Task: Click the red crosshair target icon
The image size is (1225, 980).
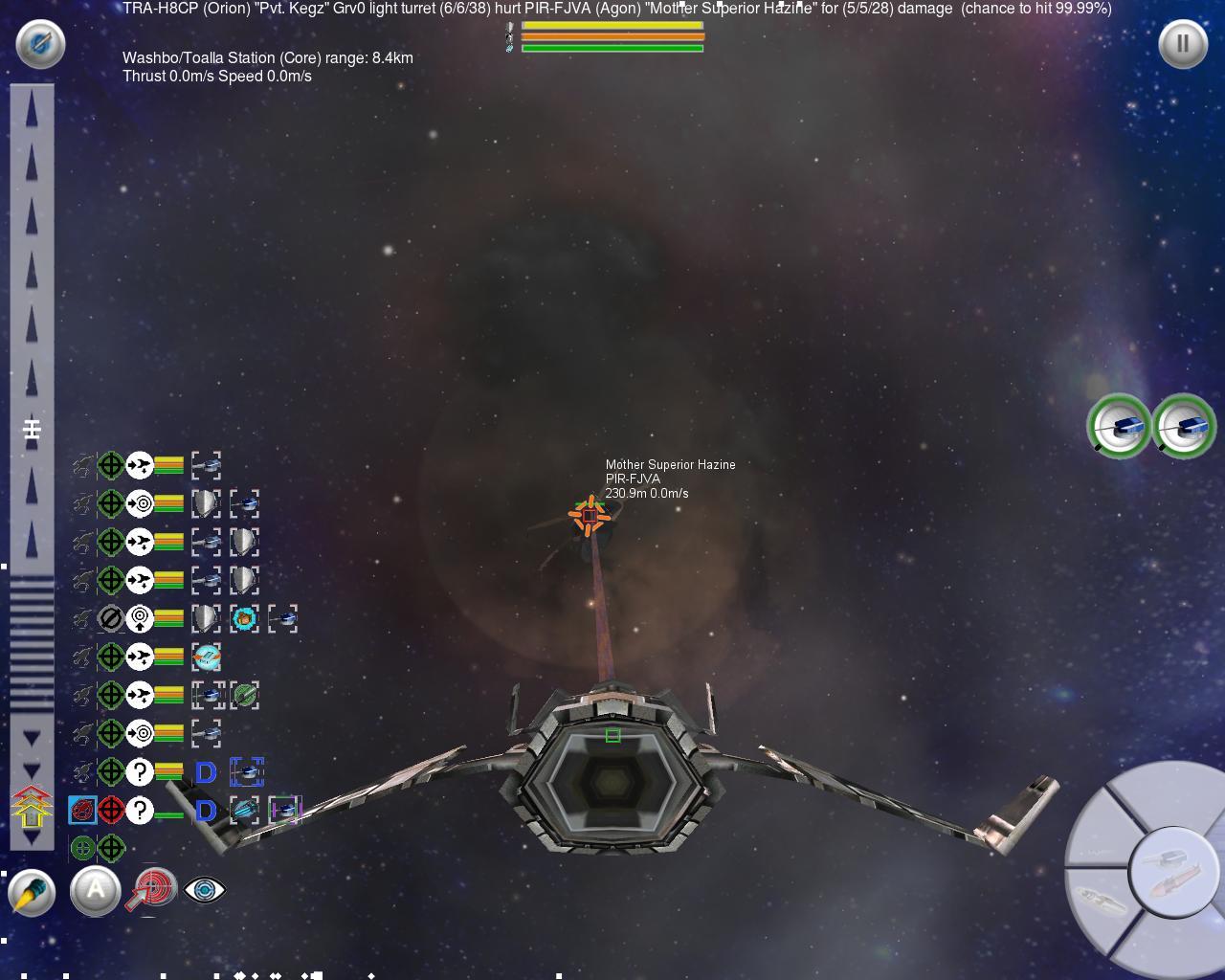Action: point(111,811)
